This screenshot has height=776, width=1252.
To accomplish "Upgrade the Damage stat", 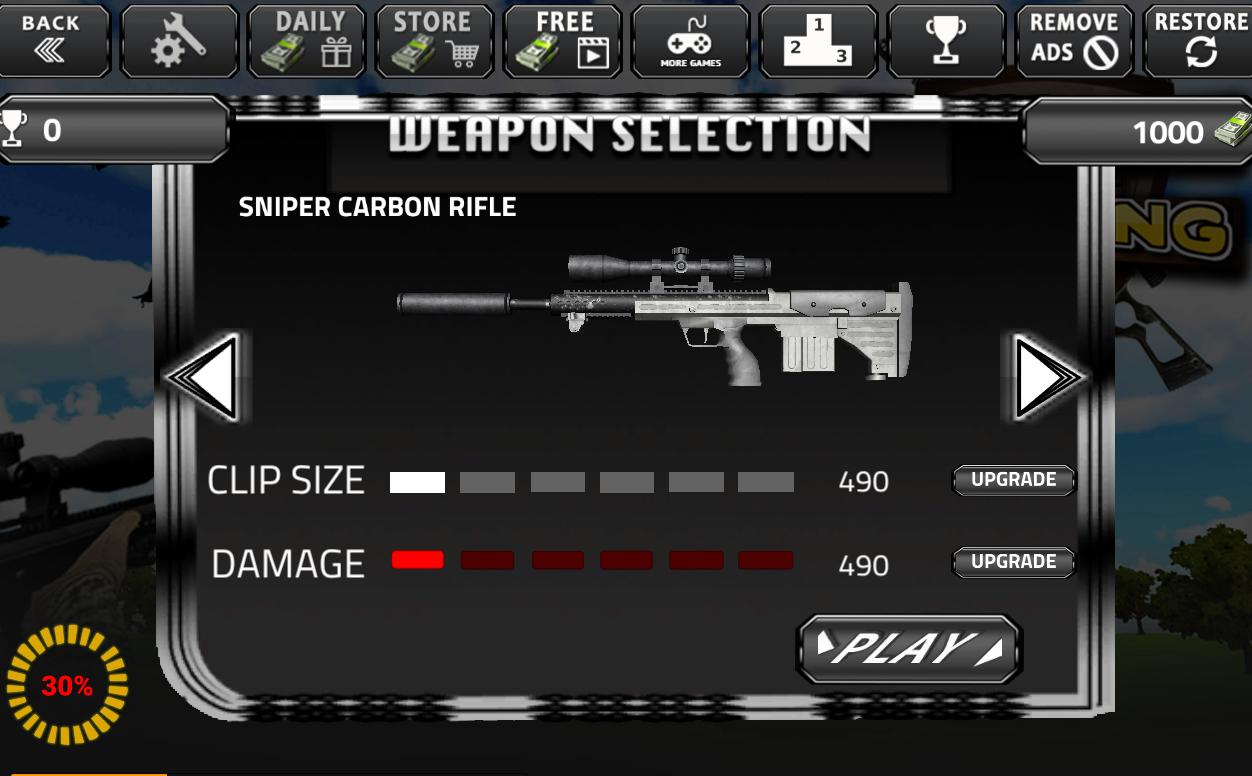I will click(1013, 562).
